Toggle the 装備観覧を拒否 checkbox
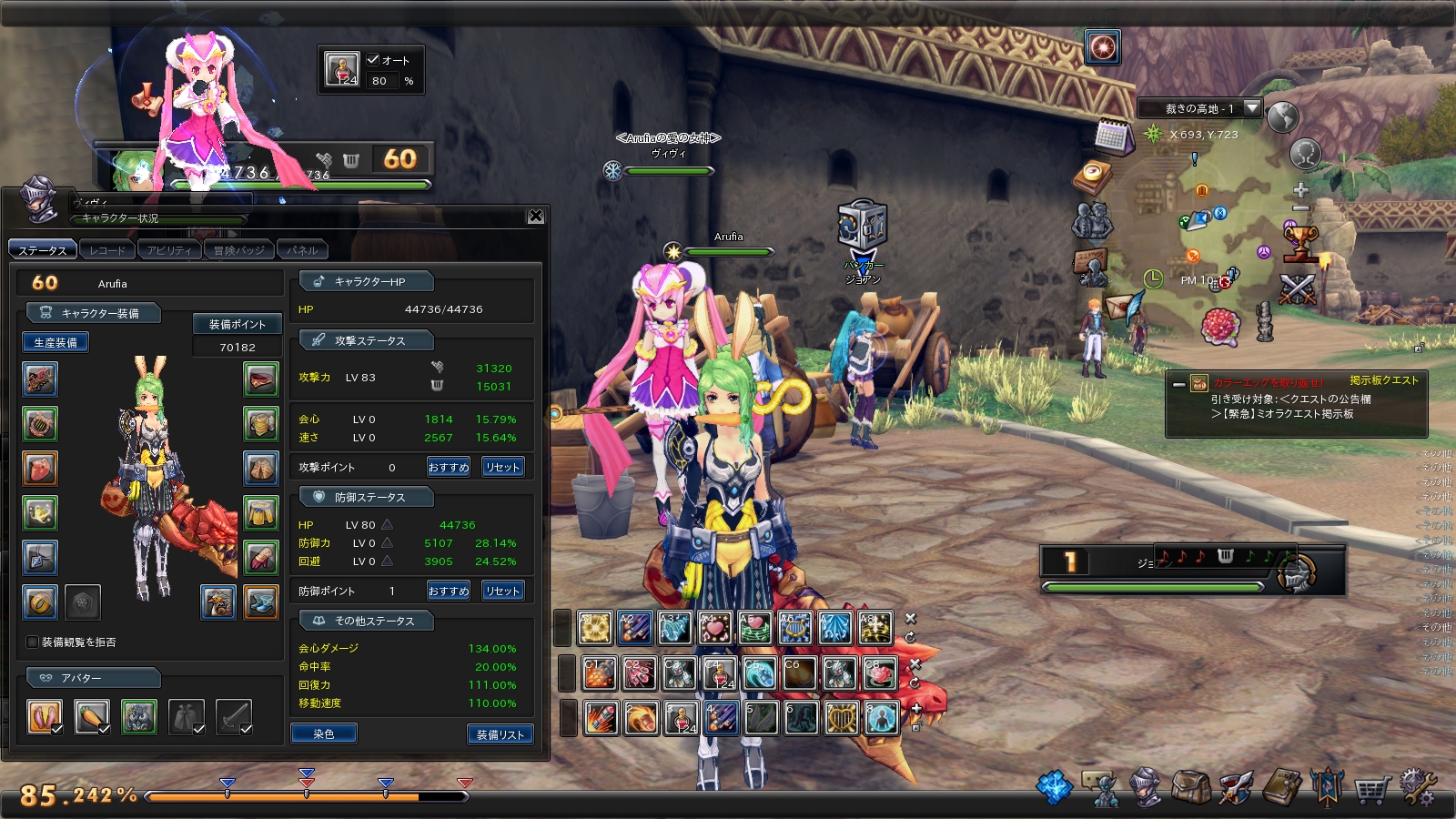The height and width of the screenshot is (819, 1456). (x=33, y=642)
